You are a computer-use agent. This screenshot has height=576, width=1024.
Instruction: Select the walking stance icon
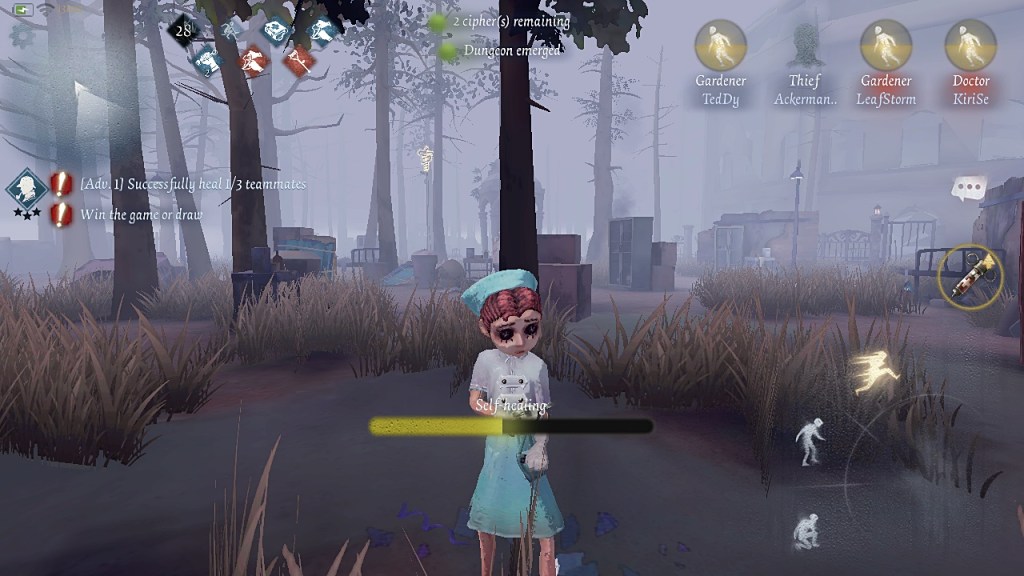(x=809, y=441)
